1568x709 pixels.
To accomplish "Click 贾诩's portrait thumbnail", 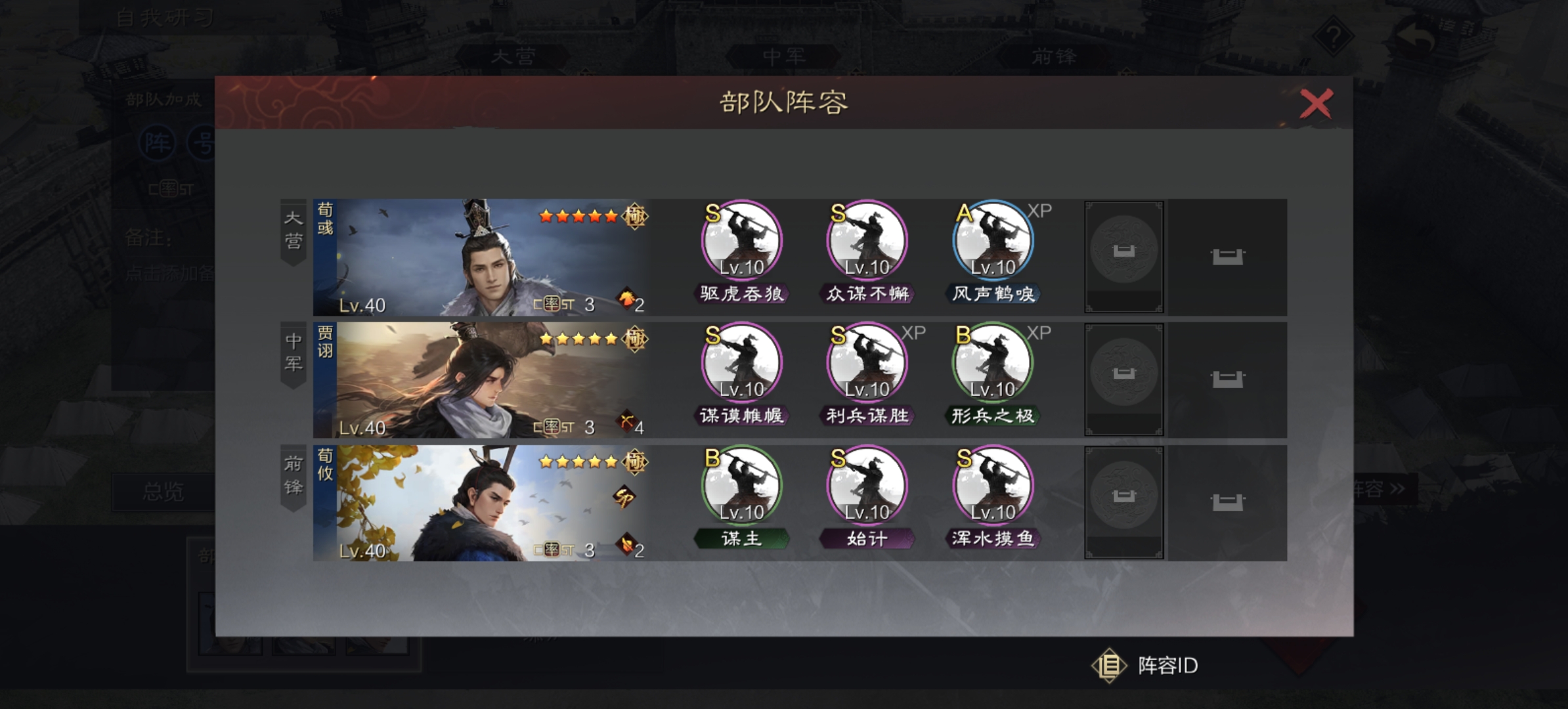I will pyautogui.click(x=479, y=381).
